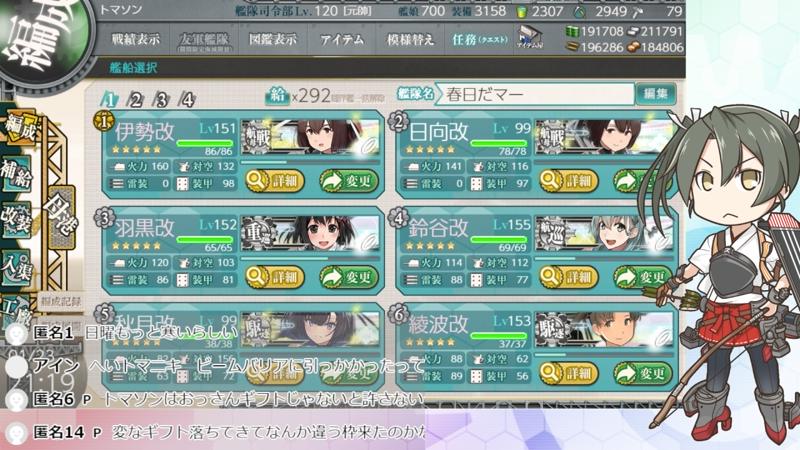Switch to fleet tab 2
Viewport: 800px width, 450px height.
click(136, 100)
